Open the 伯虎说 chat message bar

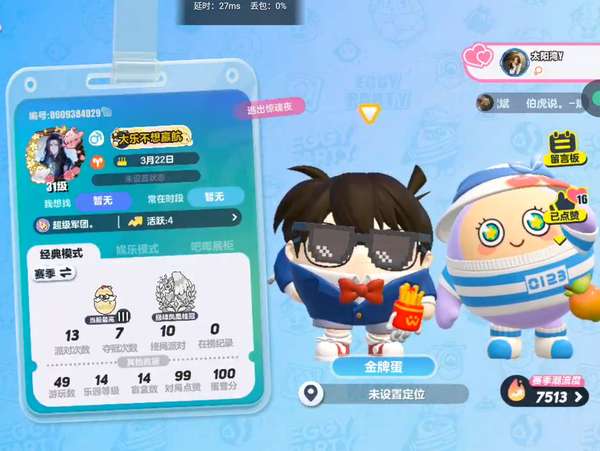534,101
